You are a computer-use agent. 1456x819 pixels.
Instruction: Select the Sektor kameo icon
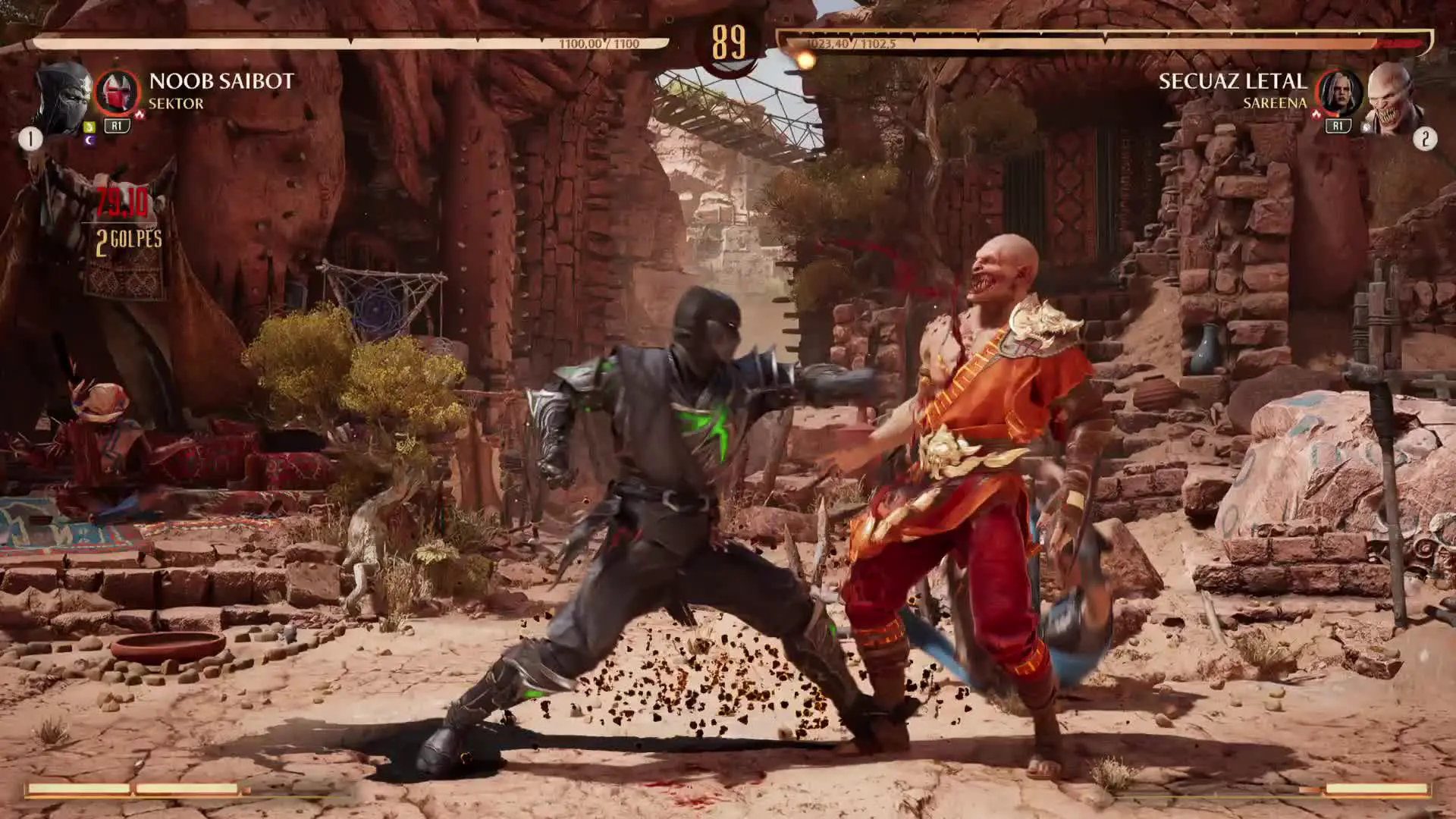tap(117, 93)
